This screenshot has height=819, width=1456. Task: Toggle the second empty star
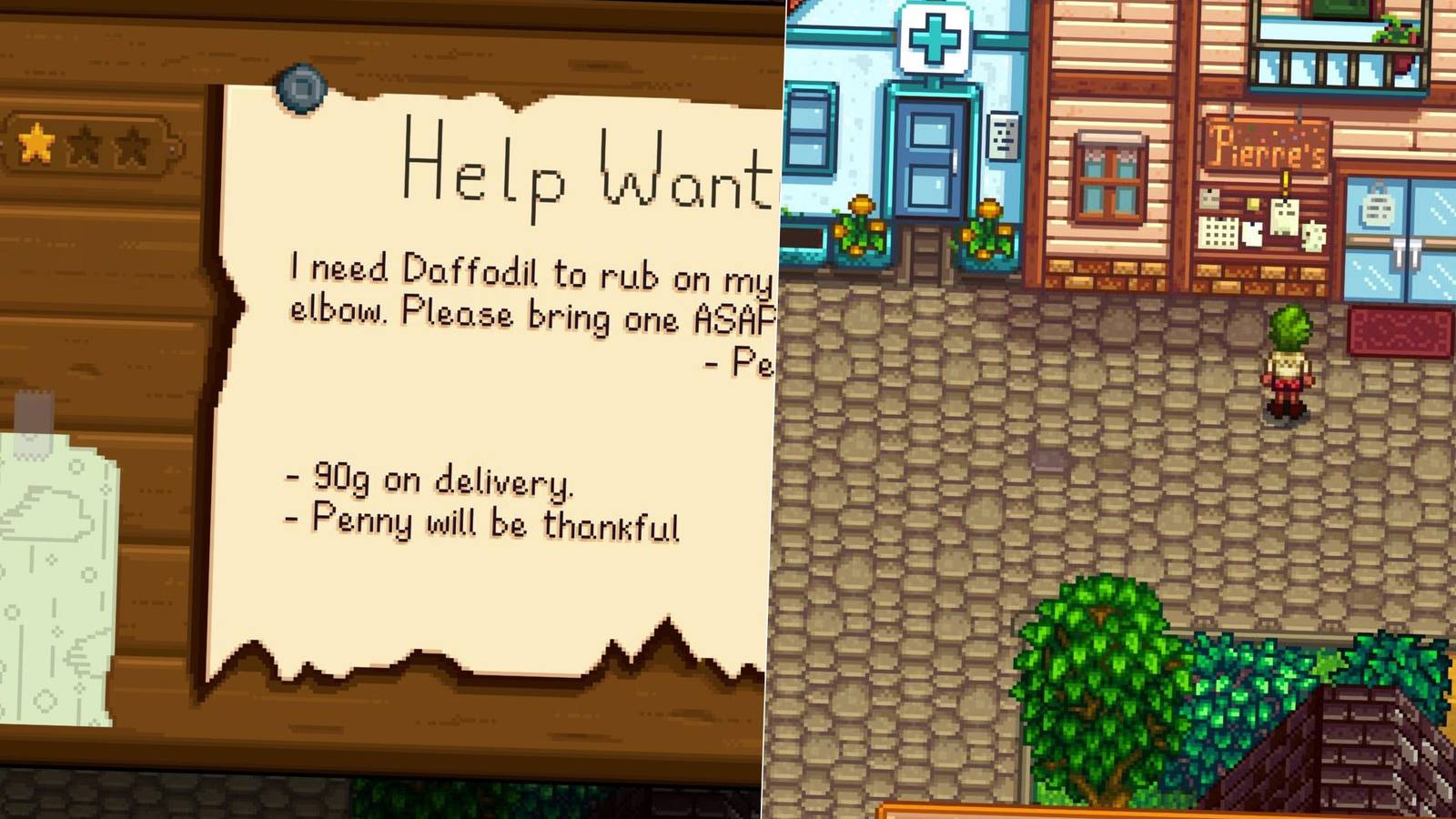(x=132, y=143)
